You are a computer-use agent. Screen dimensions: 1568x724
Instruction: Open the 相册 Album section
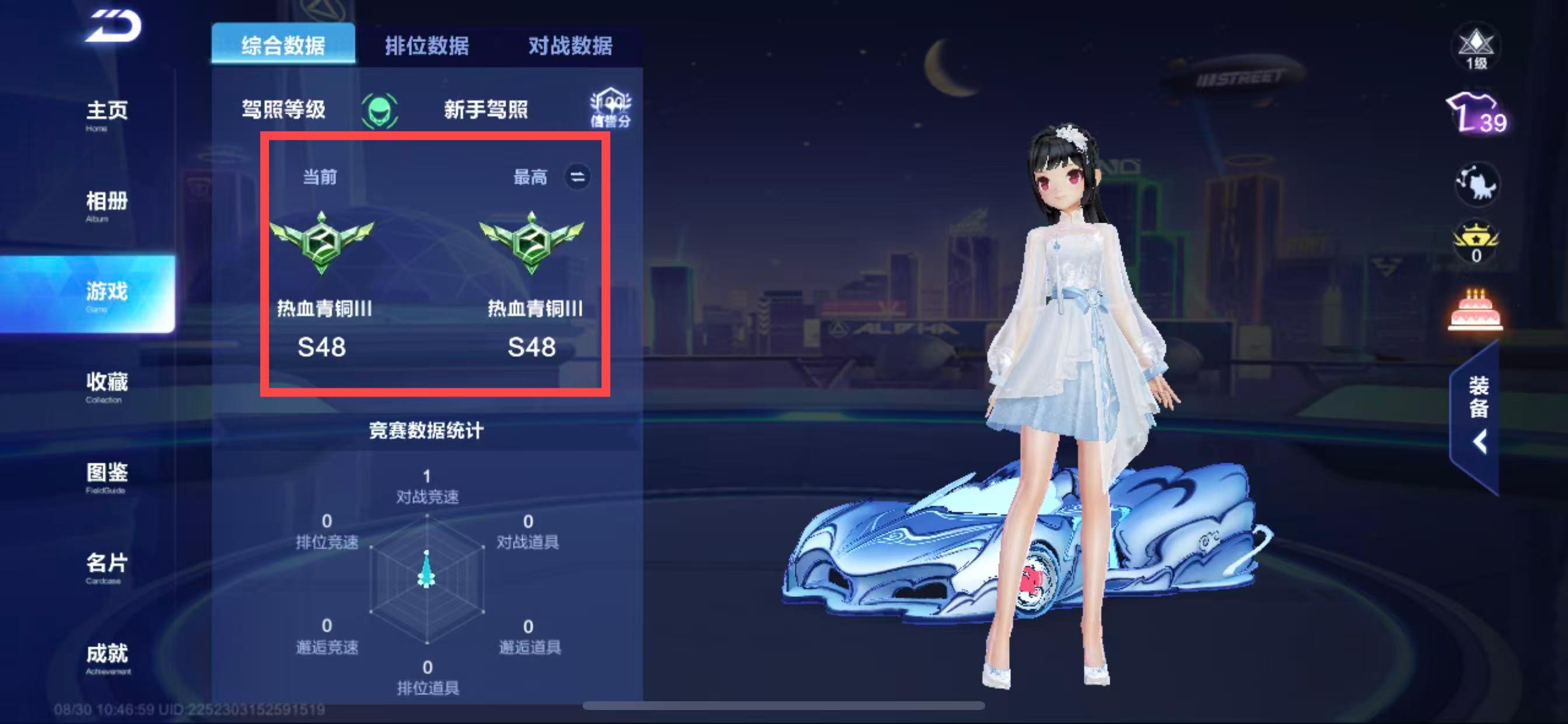pos(107,205)
